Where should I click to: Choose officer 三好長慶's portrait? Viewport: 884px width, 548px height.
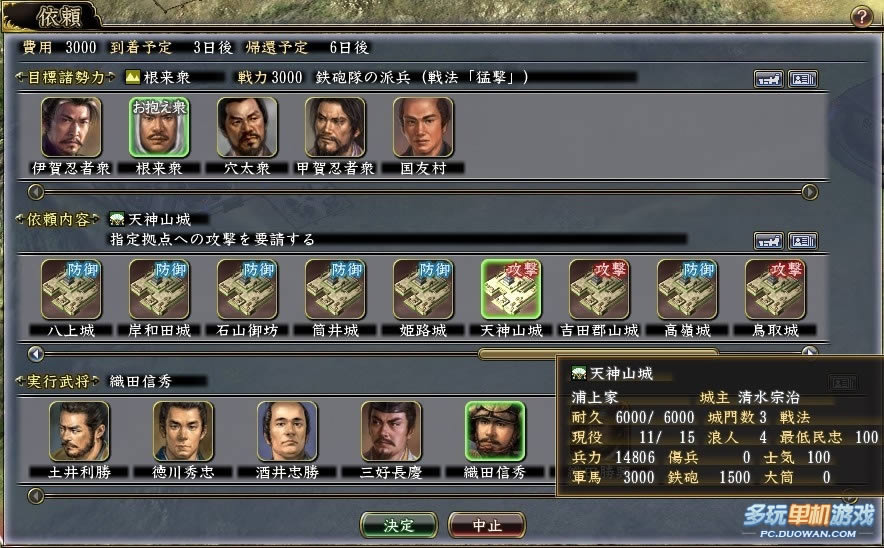tap(391, 431)
